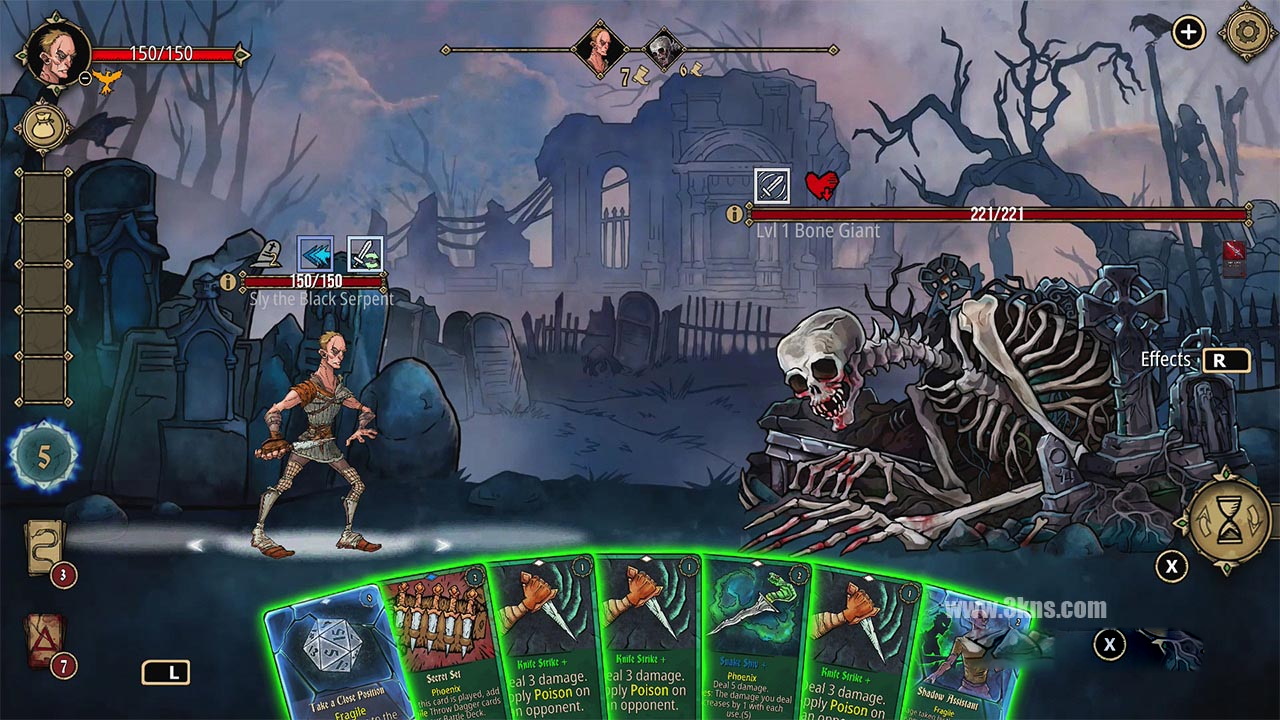Show info for Sly the Black Serpent

coord(229,282)
